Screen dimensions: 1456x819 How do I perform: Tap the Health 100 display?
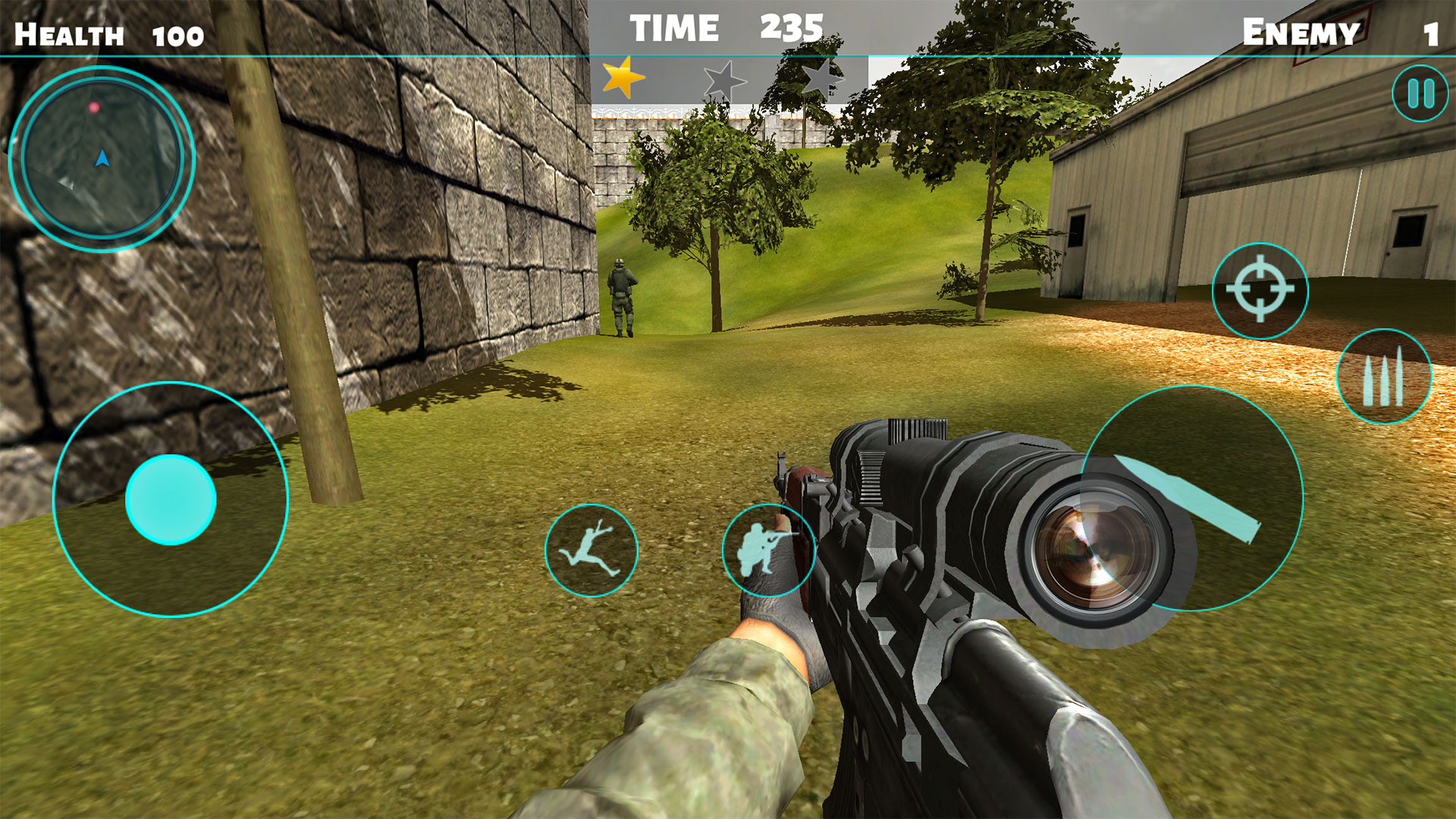click(x=106, y=30)
